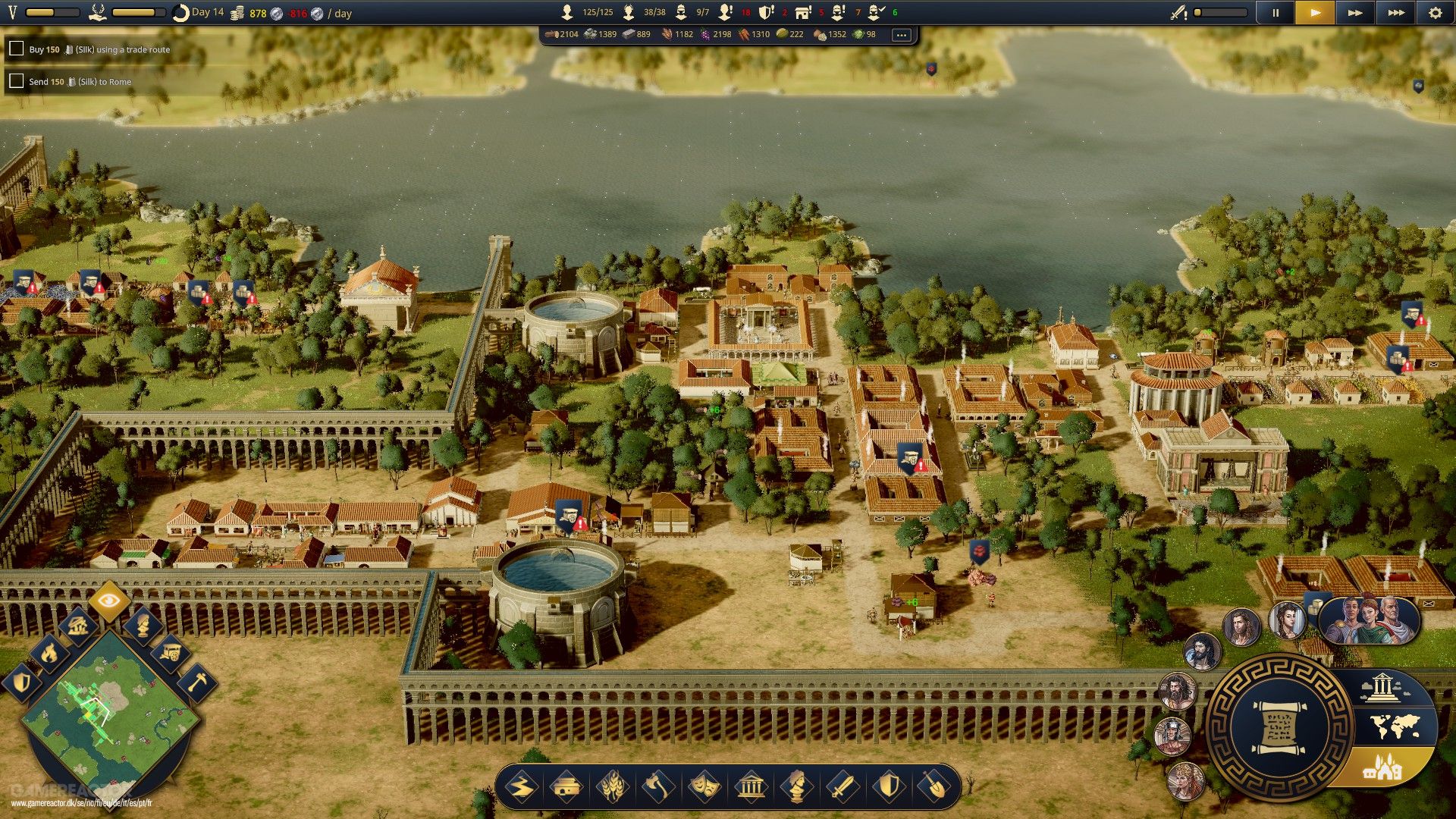Expand the resource bar with the ellipsis button
Image resolution: width=1456 pixels, height=819 pixels.
901,34
